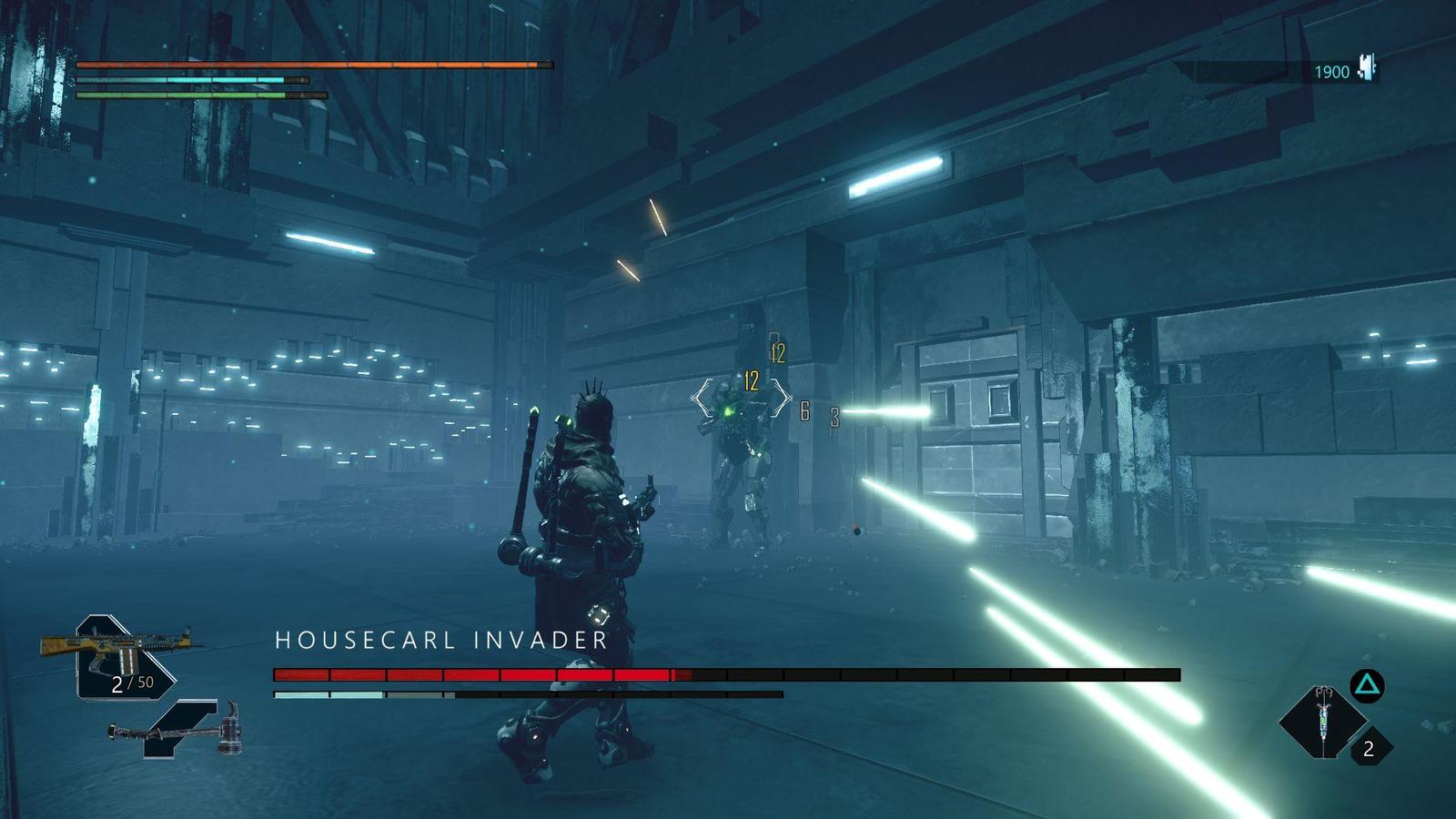
Task: Use the healing syringe item slot
Action: pyautogui.click(x=1322, y=722)
